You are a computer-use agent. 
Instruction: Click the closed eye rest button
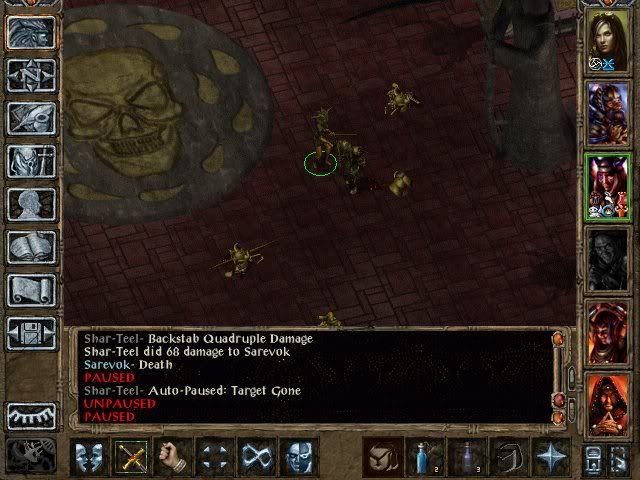coord(30,414)
